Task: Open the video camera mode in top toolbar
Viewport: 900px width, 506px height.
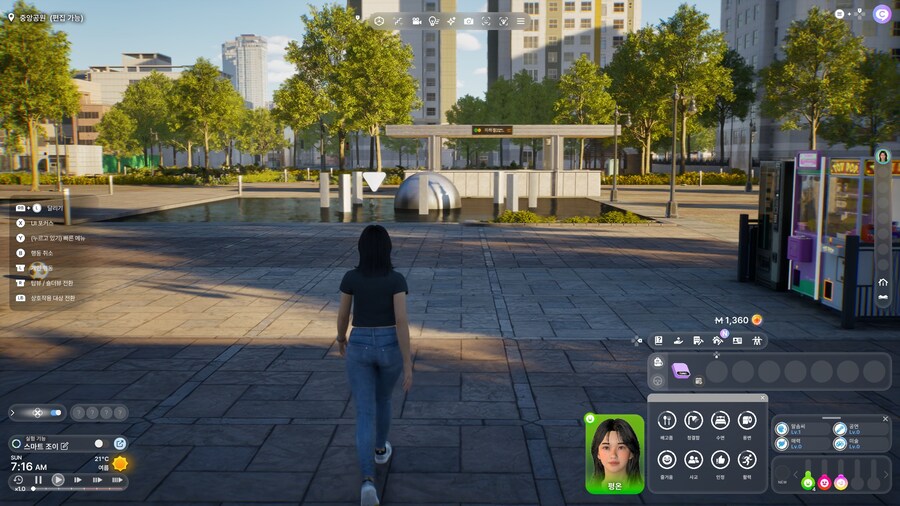Action: [416, 21]
